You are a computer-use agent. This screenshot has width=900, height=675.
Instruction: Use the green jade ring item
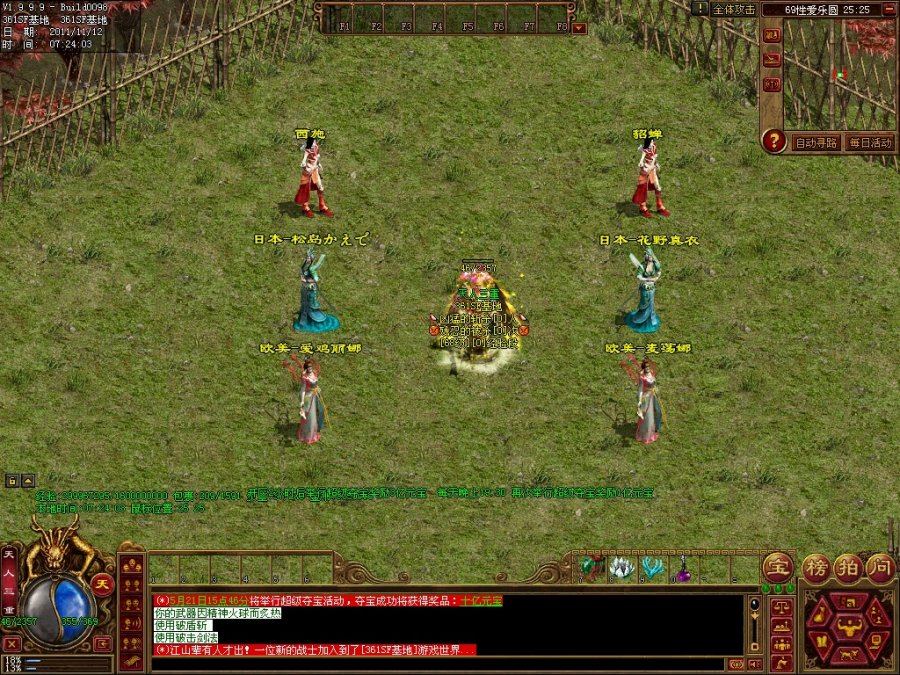[590, 569]
